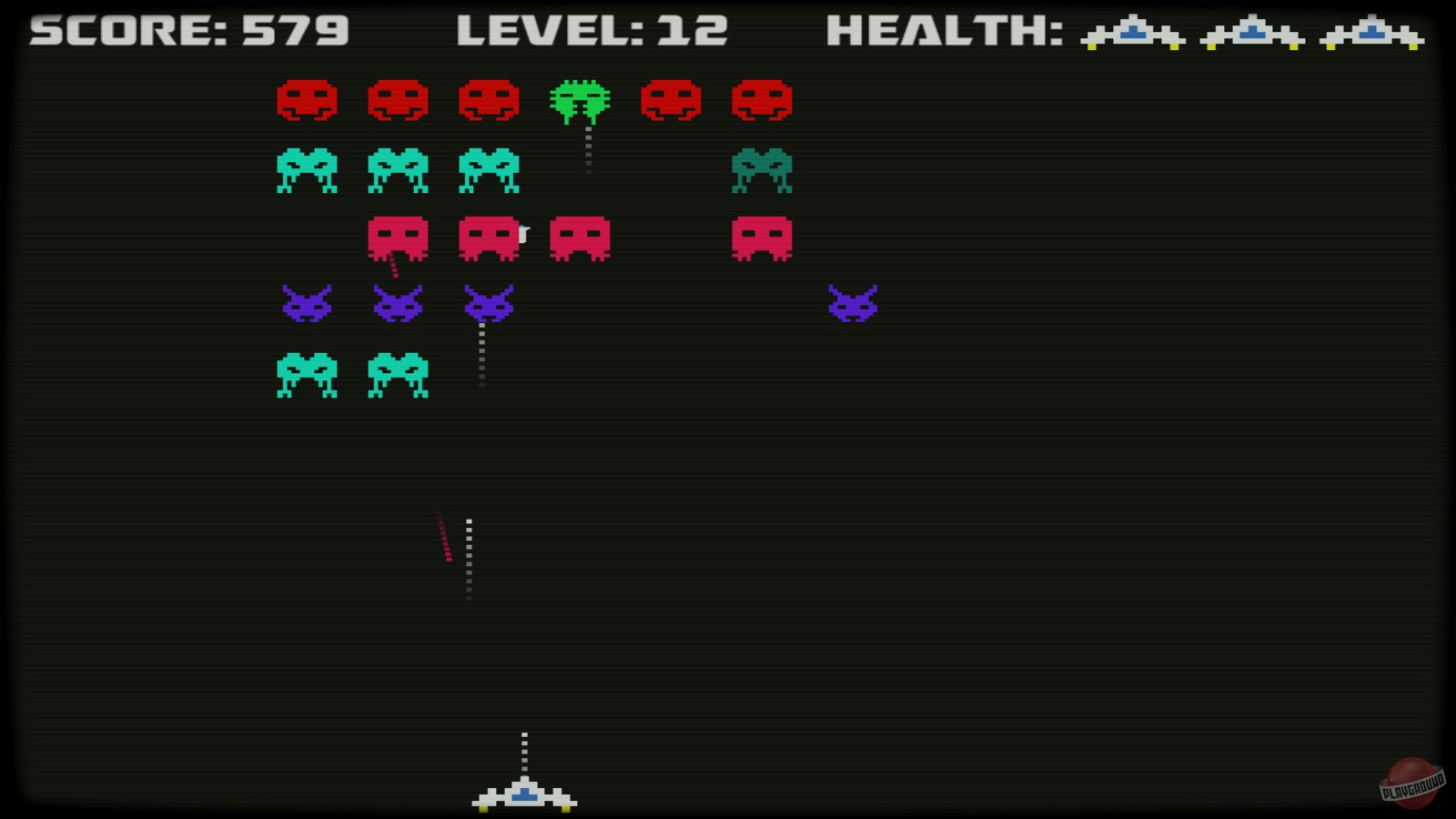Select the purple invader firing a bullet
Screen dimensions: 1456x819
[x=489, y=305]
